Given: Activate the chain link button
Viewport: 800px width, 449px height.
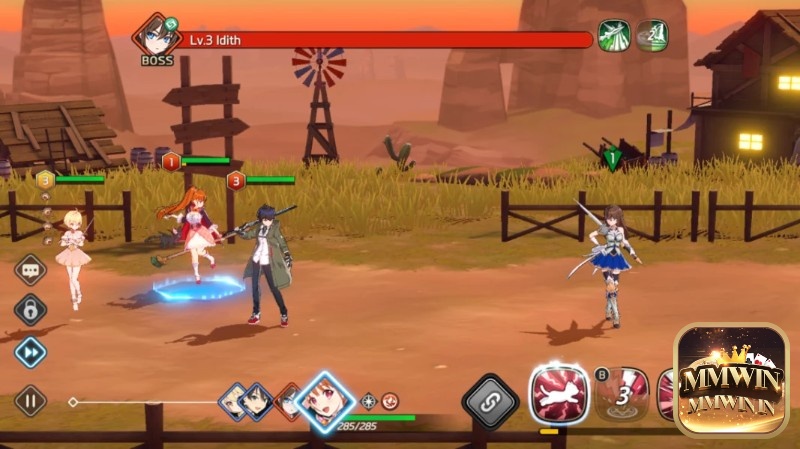Looking at the screenshot, I should pyautogui.click(x=490, y=401).
